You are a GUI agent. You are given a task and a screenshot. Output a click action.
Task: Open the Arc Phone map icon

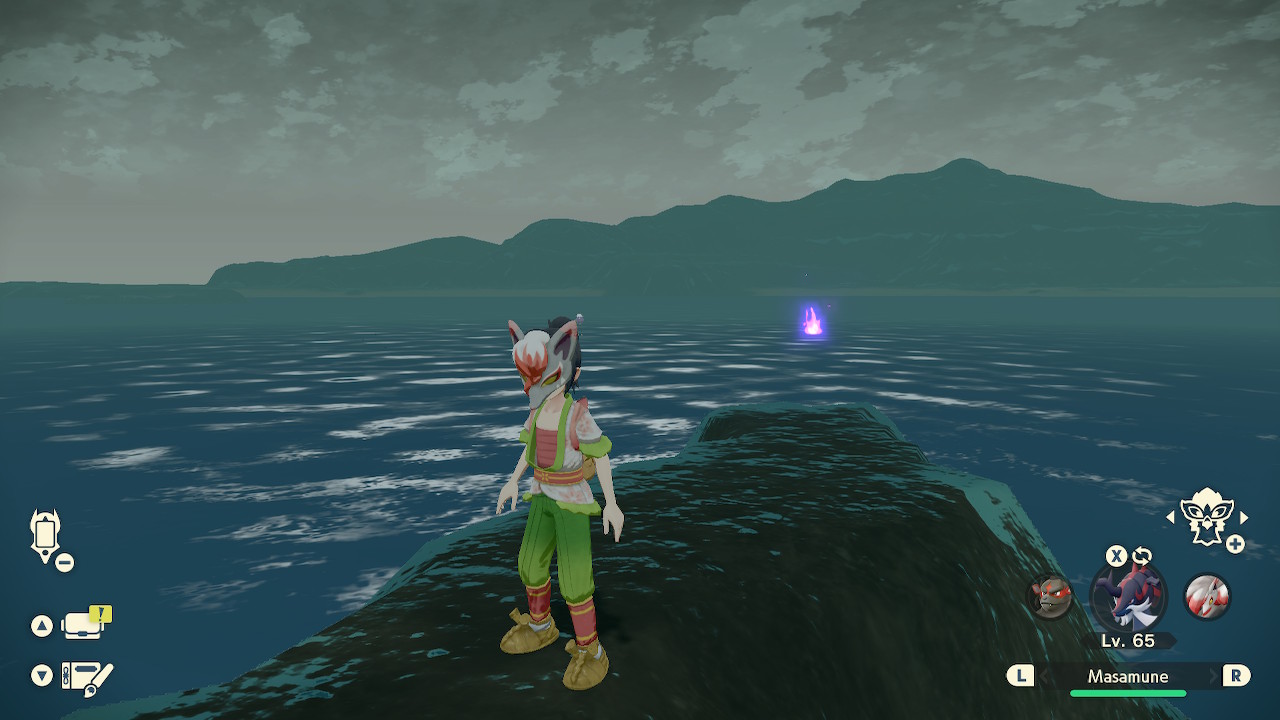(x=46, y=535)
